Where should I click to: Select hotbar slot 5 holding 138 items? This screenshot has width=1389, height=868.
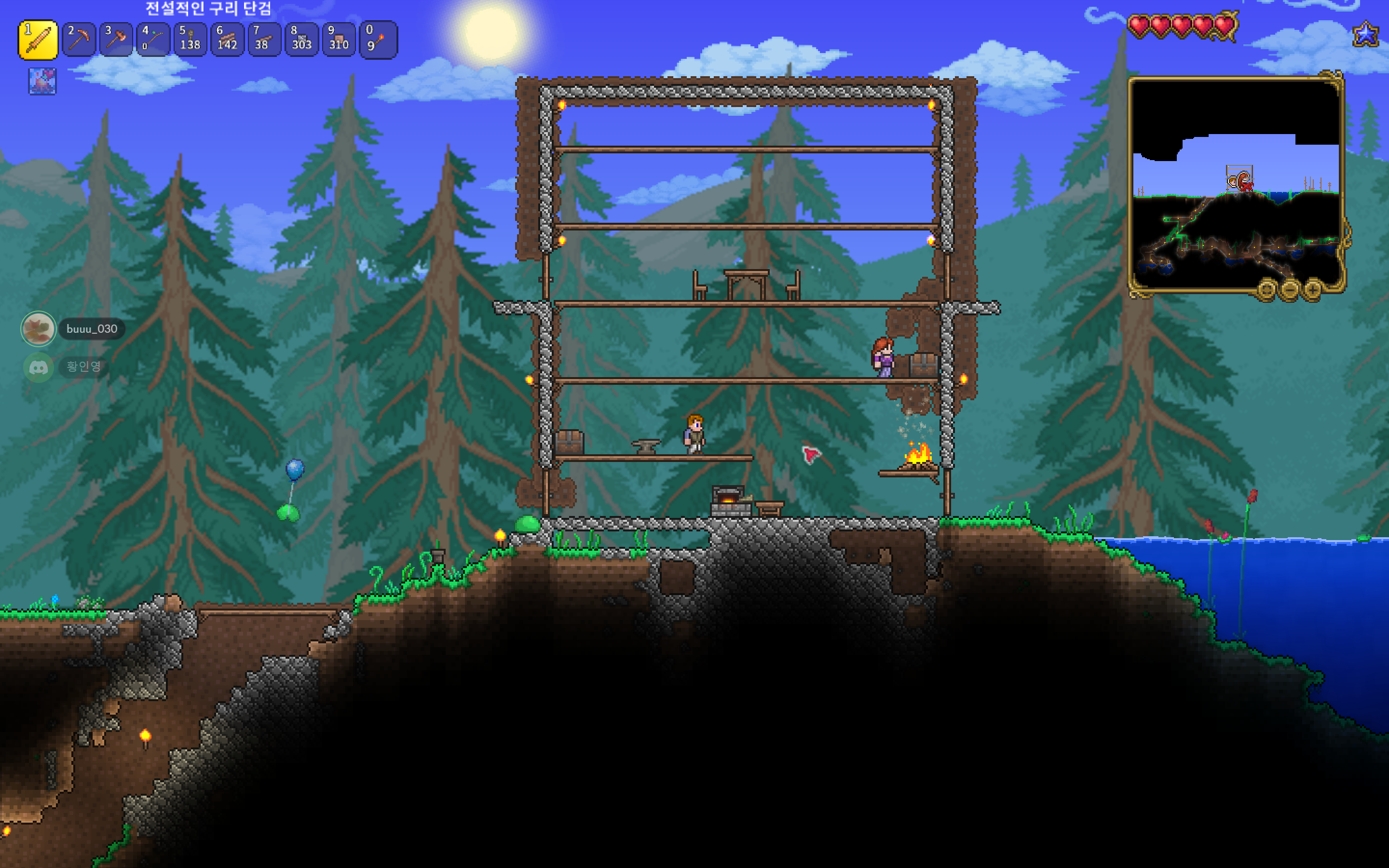pos(190,40)
